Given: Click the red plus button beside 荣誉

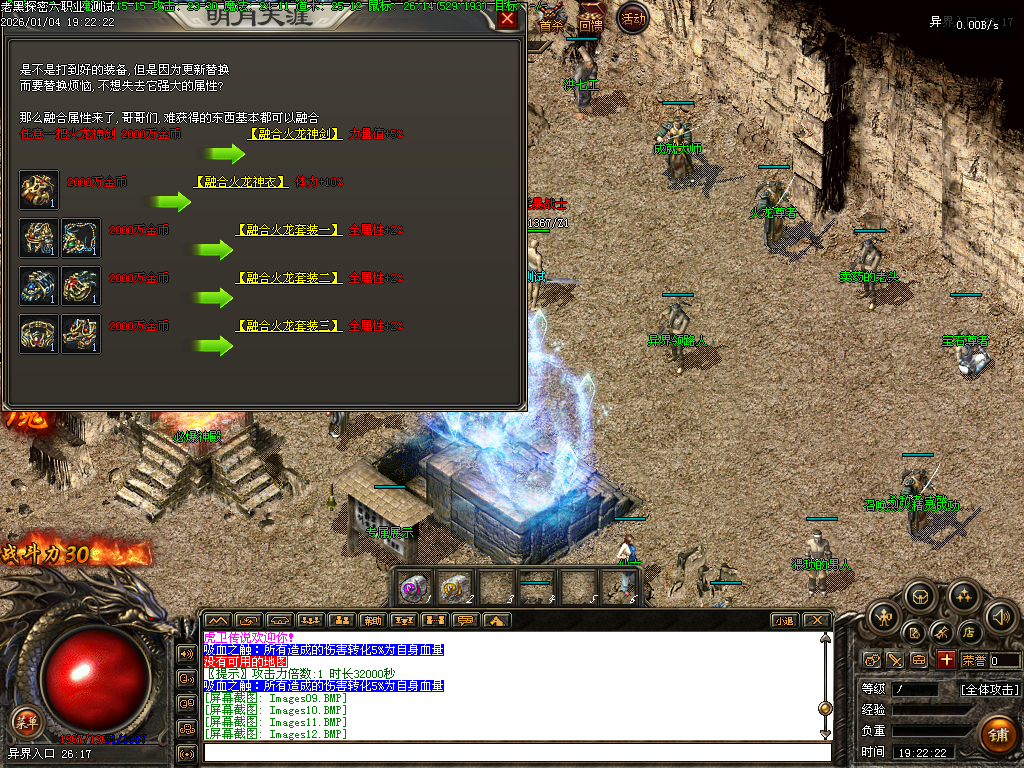Looking at the screenshot, I should pyautogui.click(x=945, y=660).
